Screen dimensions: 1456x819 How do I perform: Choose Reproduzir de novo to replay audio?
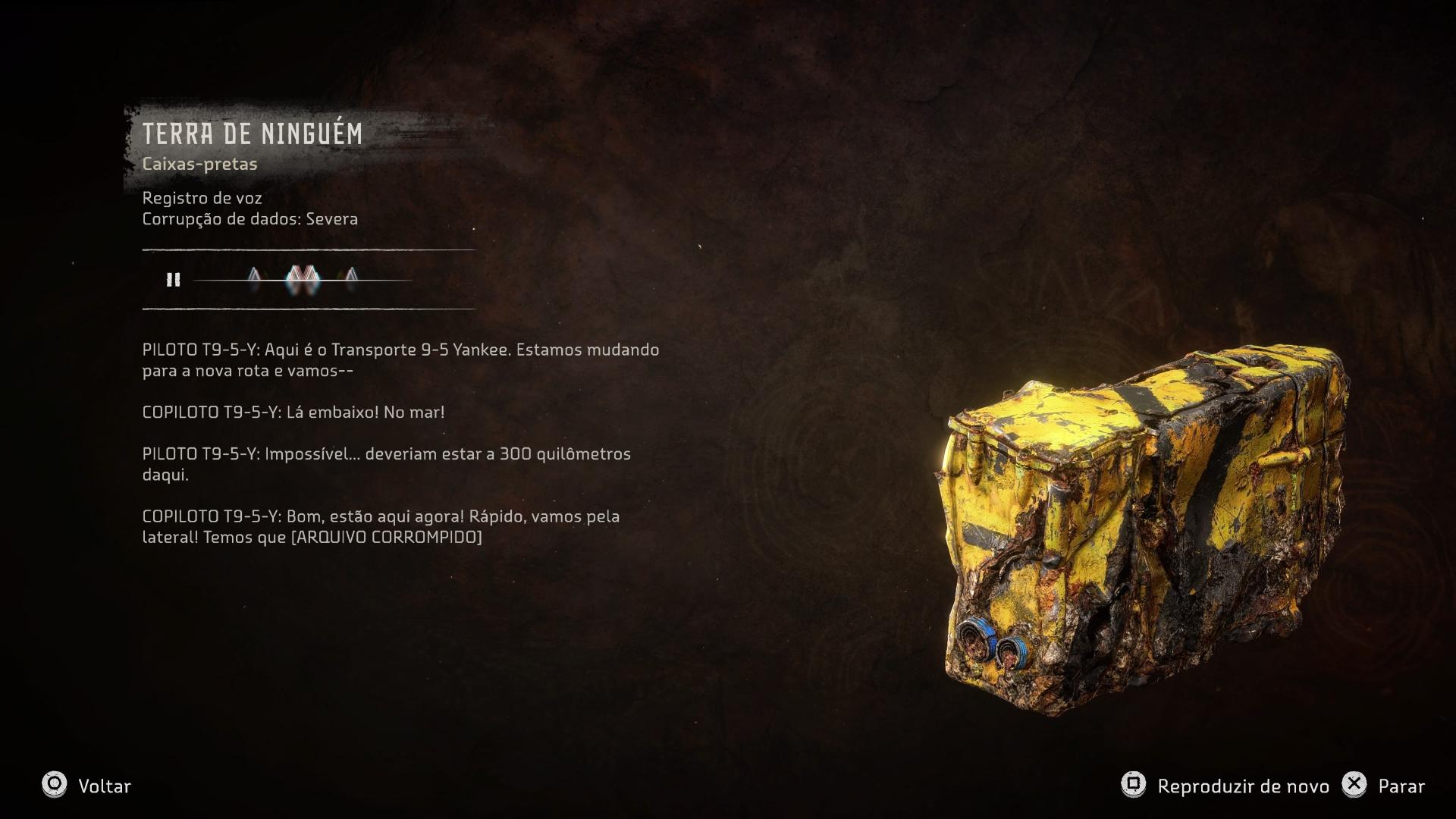[x=1225, y=786]
